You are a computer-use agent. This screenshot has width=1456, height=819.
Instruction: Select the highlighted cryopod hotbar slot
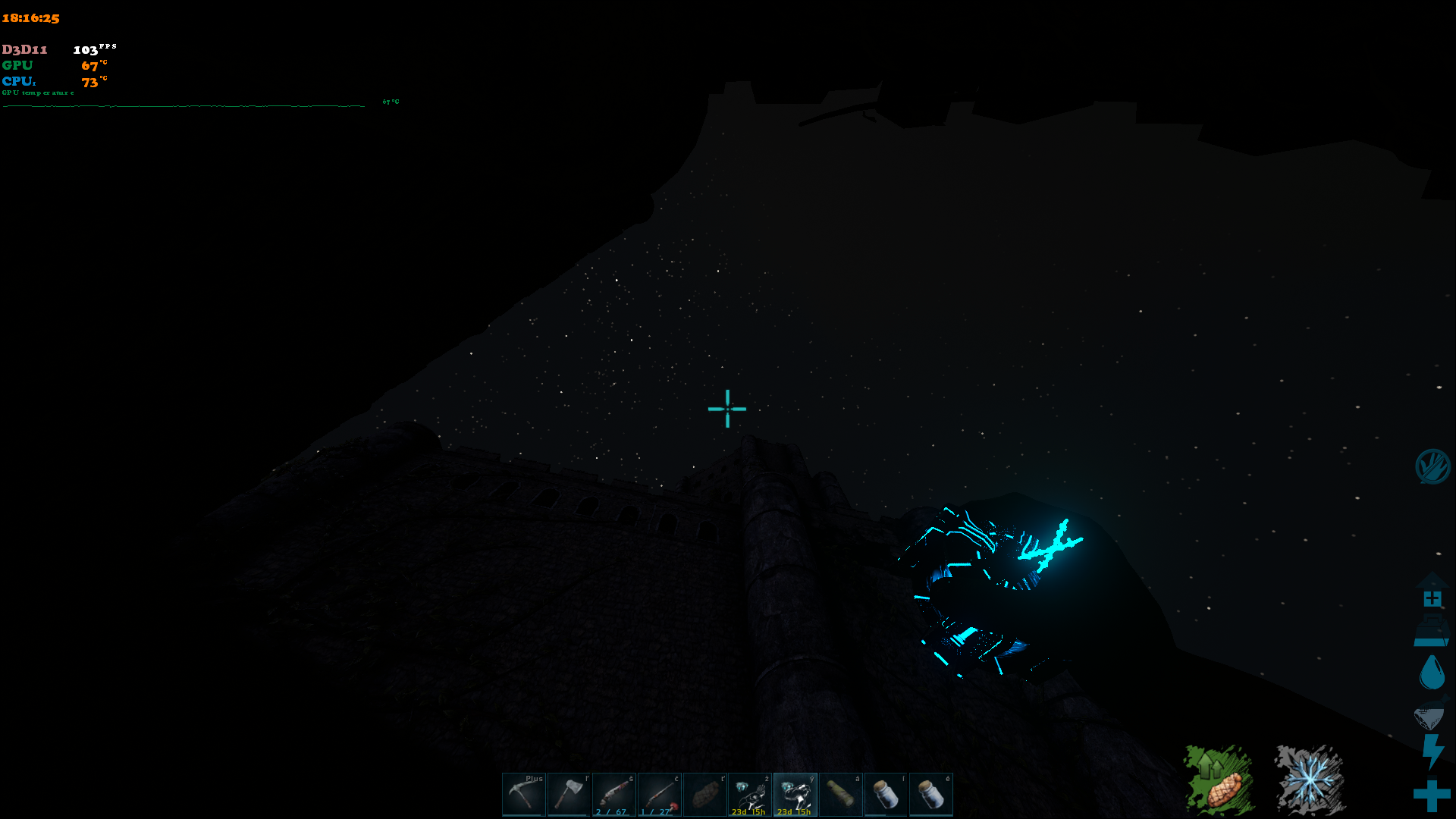[795, 794]
